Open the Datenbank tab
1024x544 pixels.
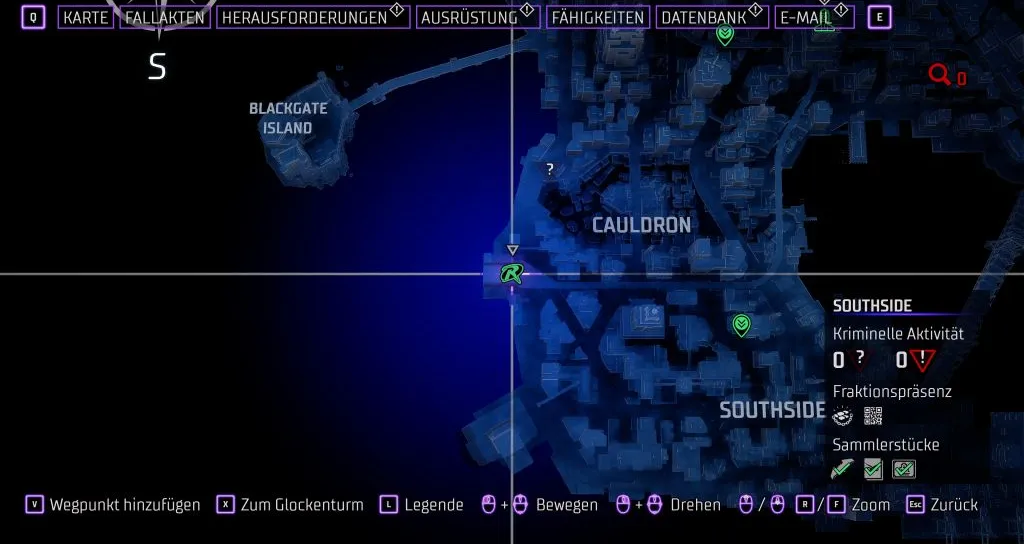coord(706,18)
